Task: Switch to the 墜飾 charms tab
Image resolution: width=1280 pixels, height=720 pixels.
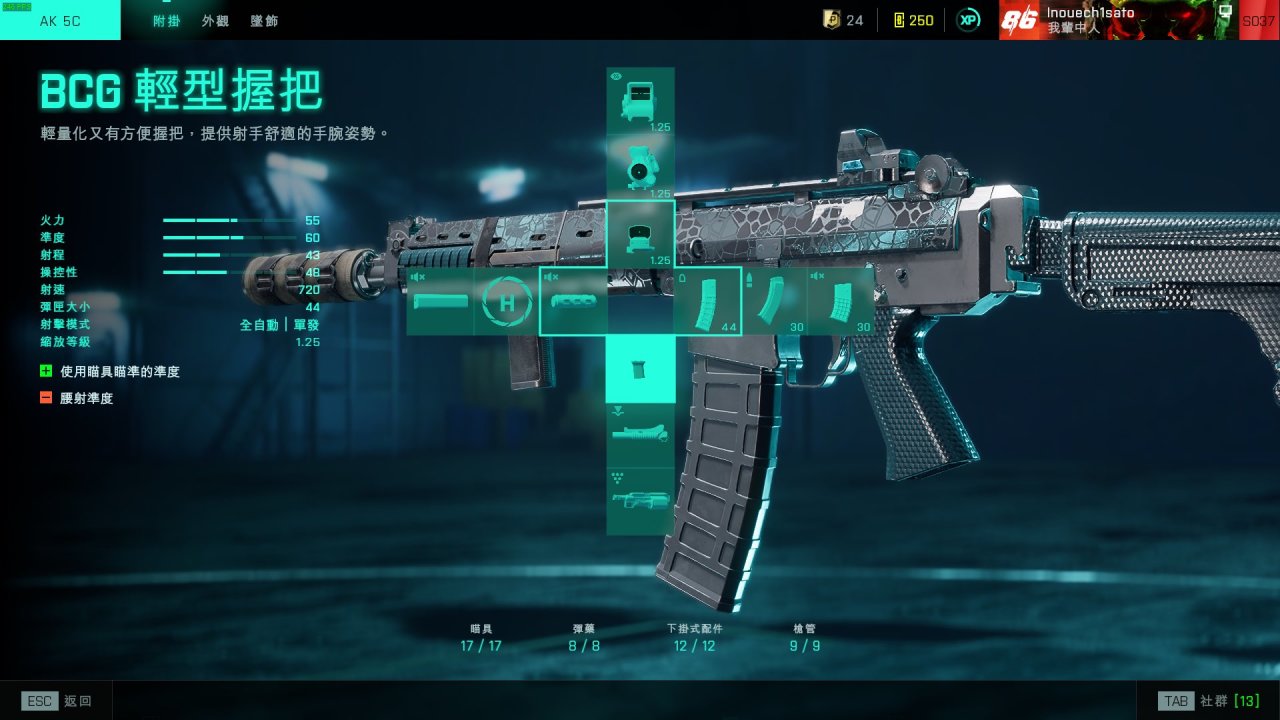Action: [265, 20]
